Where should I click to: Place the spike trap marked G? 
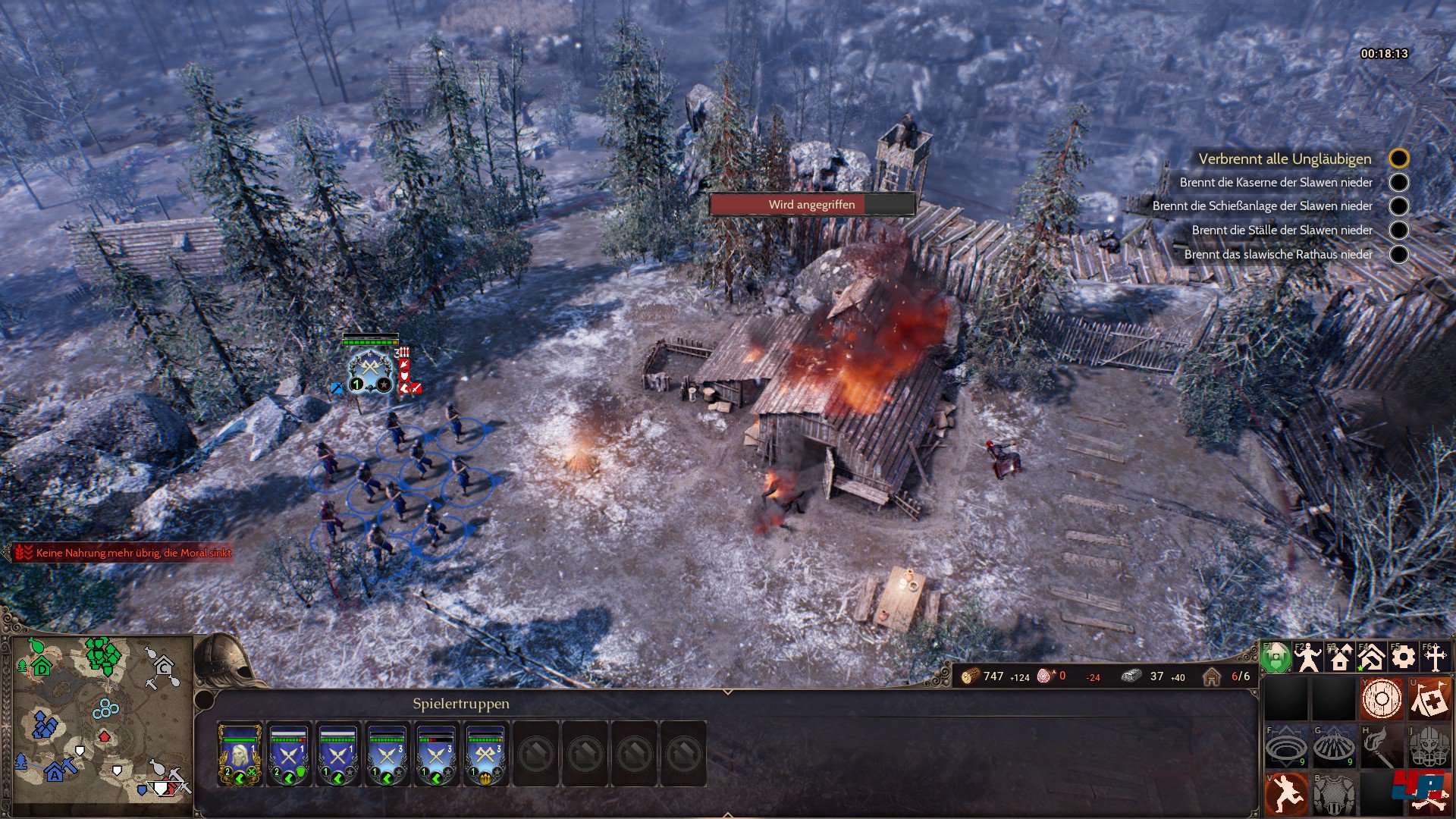tap(1334, 747)
